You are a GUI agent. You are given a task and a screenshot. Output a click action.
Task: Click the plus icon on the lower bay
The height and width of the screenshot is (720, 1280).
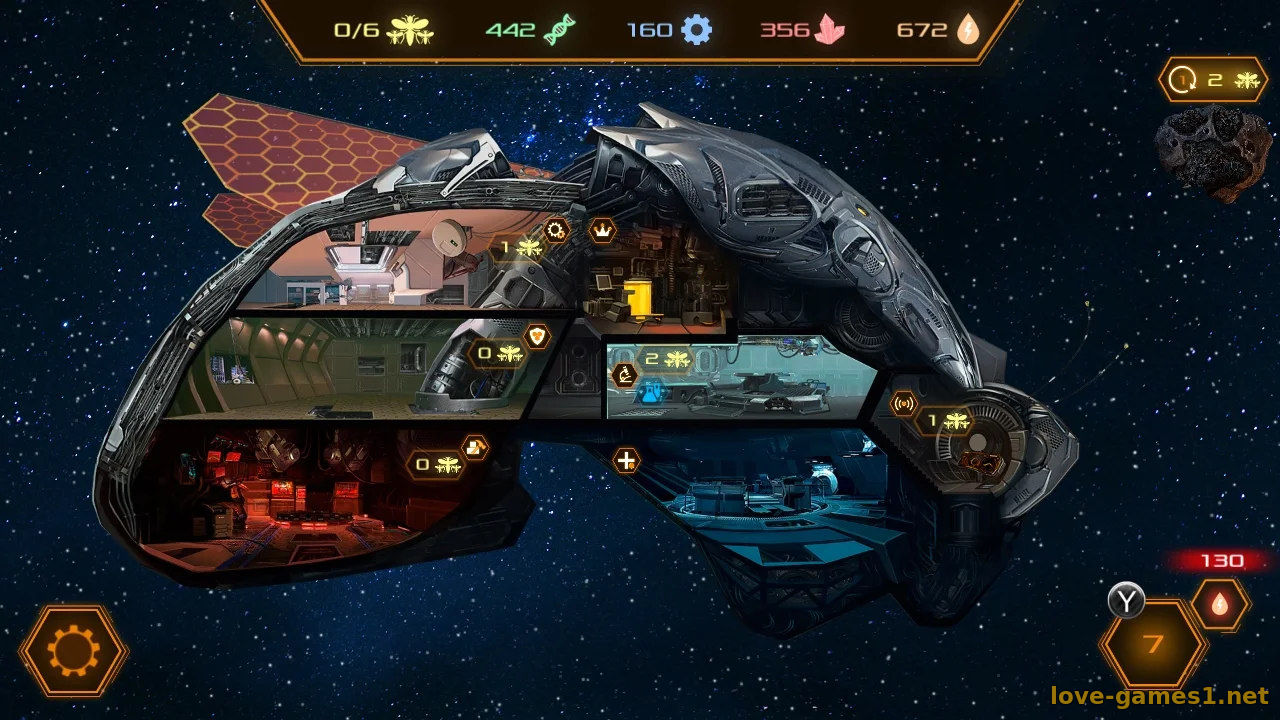626,461
